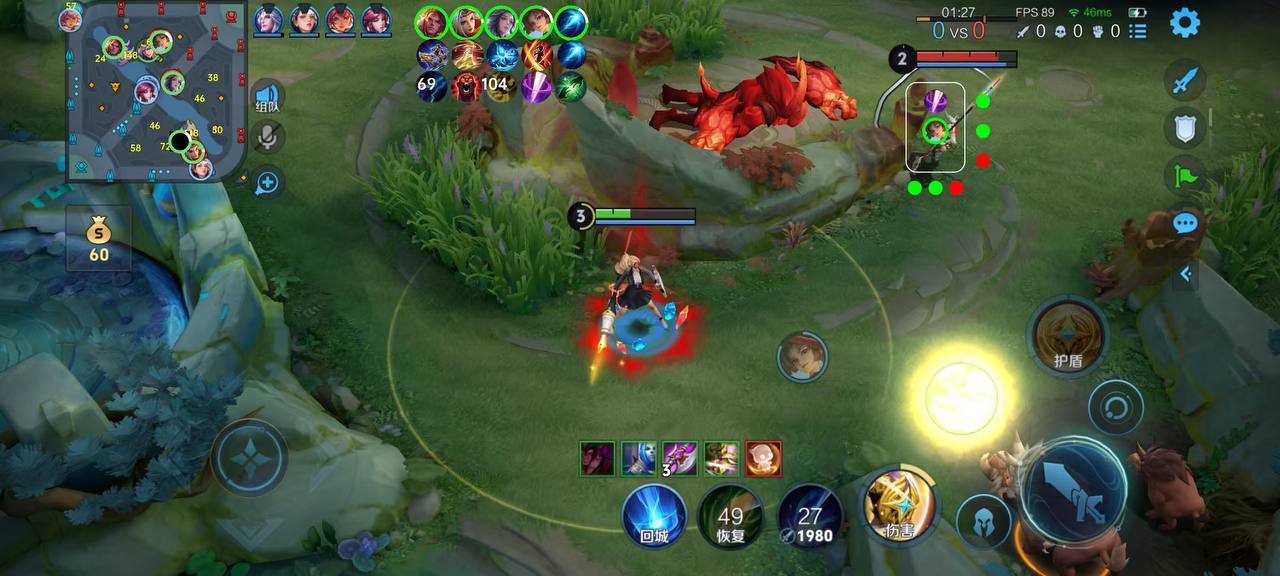Send the green flag gather signal
Image resolution: width=1280 pixels, height=576 pixels.
1185,175
